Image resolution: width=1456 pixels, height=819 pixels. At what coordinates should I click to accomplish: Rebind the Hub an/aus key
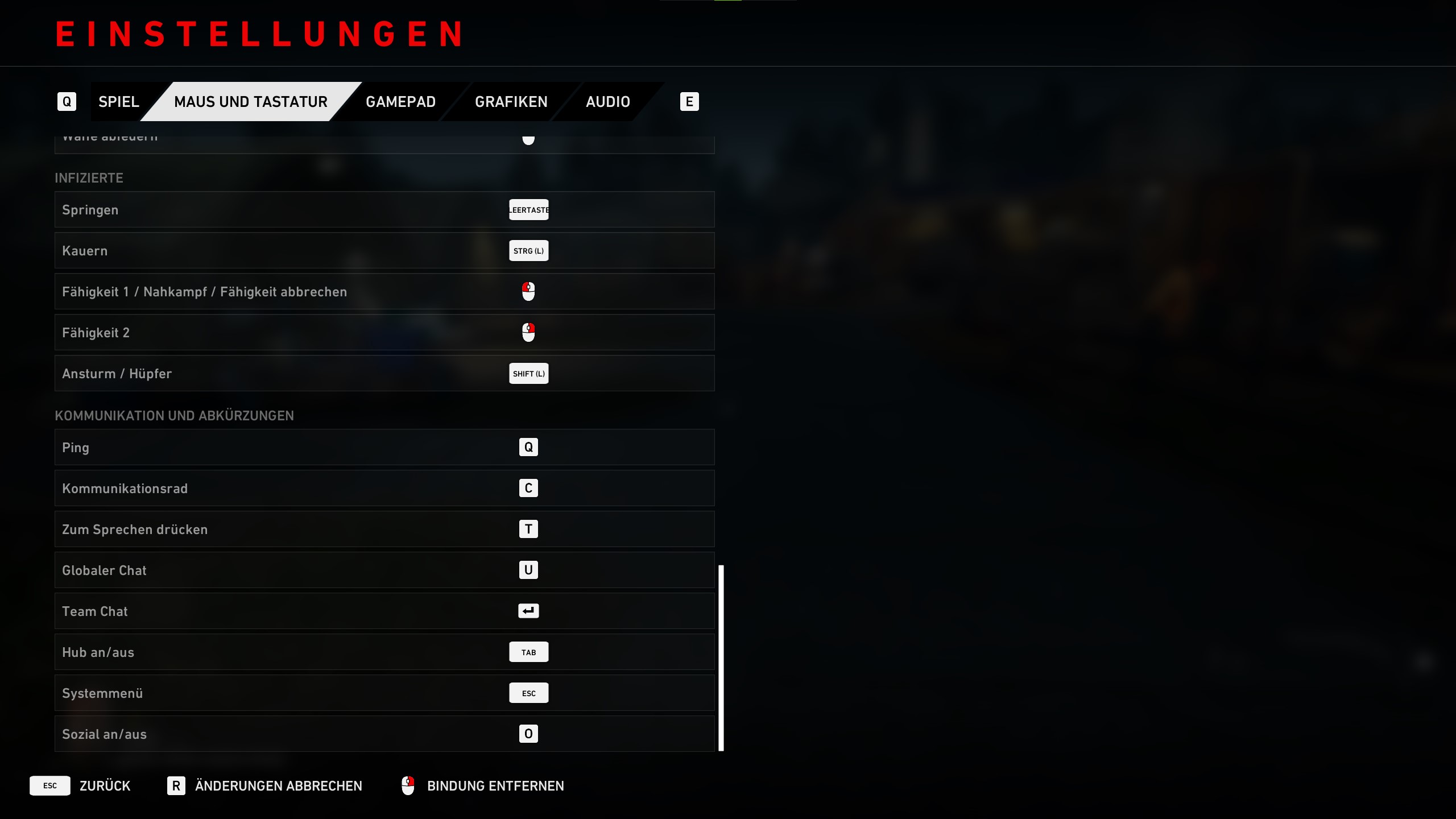coord(528,652)
